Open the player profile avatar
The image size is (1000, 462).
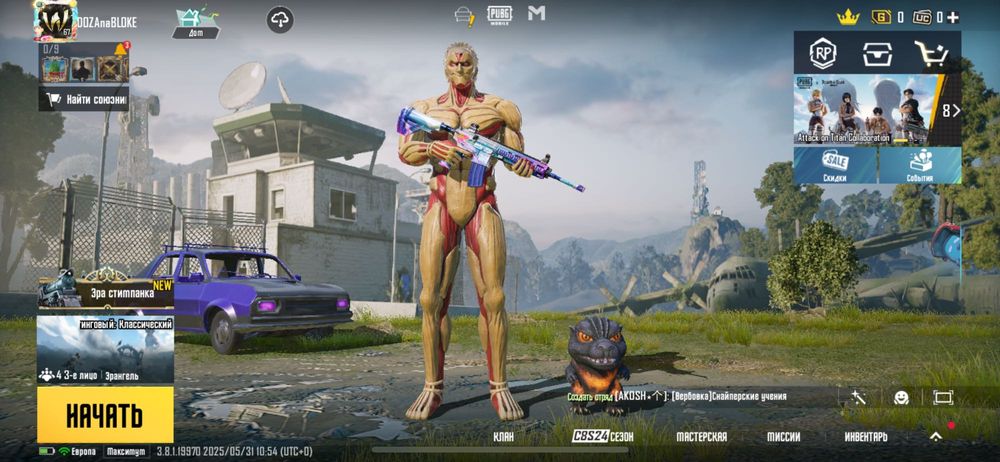54,20
